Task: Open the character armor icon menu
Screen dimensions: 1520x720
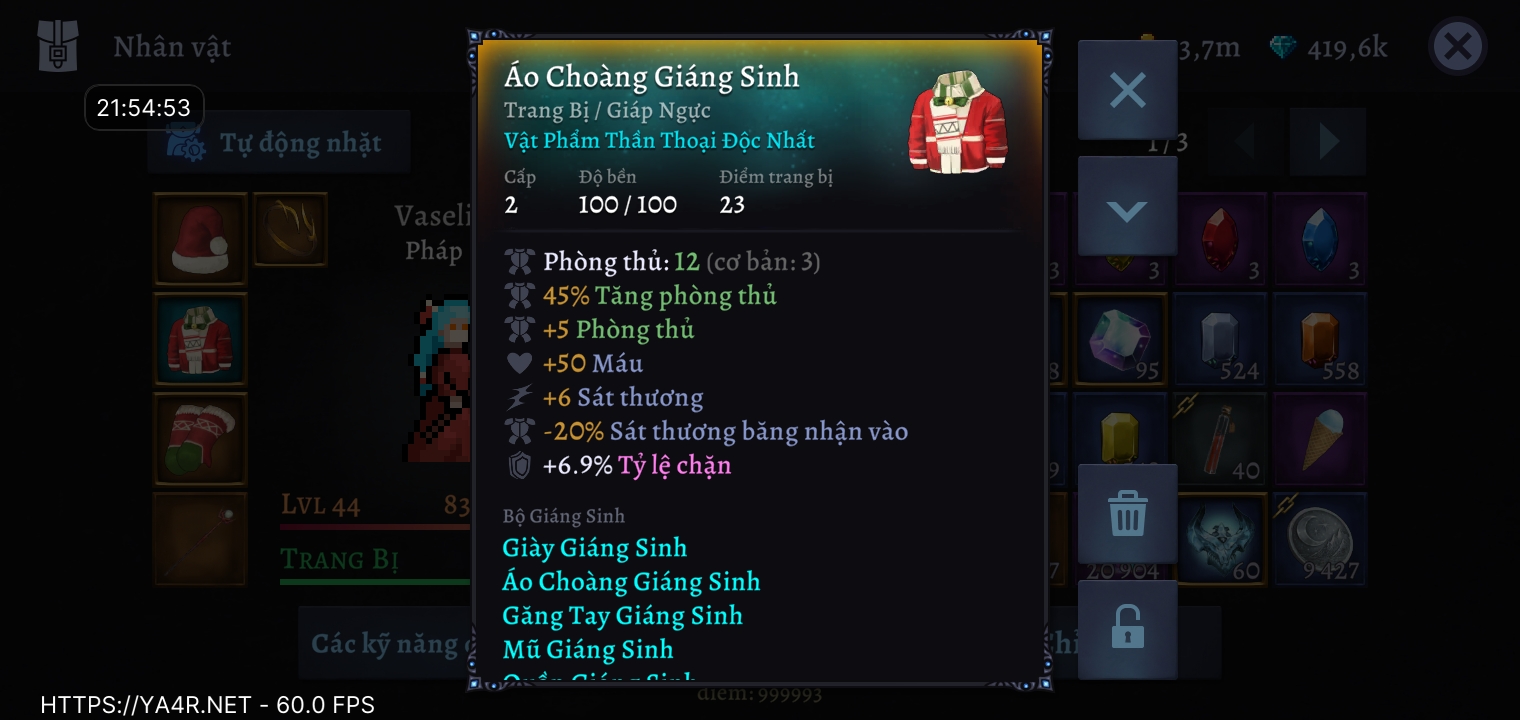Action: click(57, 47)
